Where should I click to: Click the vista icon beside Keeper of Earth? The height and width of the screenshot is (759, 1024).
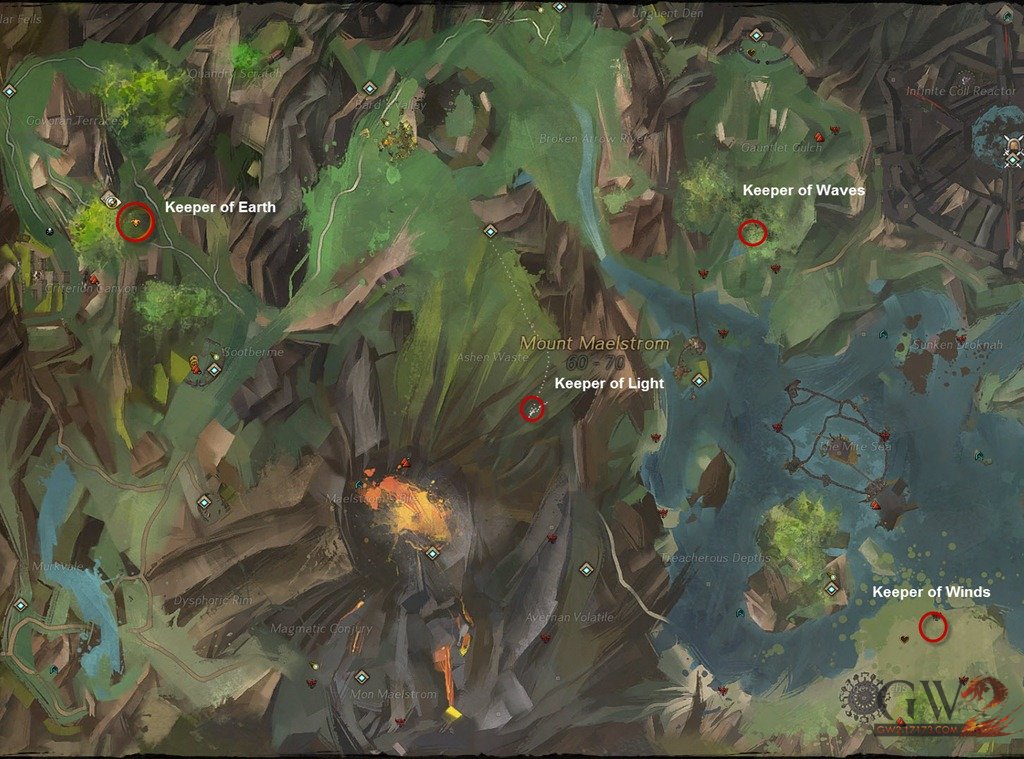tap(109, 200)
